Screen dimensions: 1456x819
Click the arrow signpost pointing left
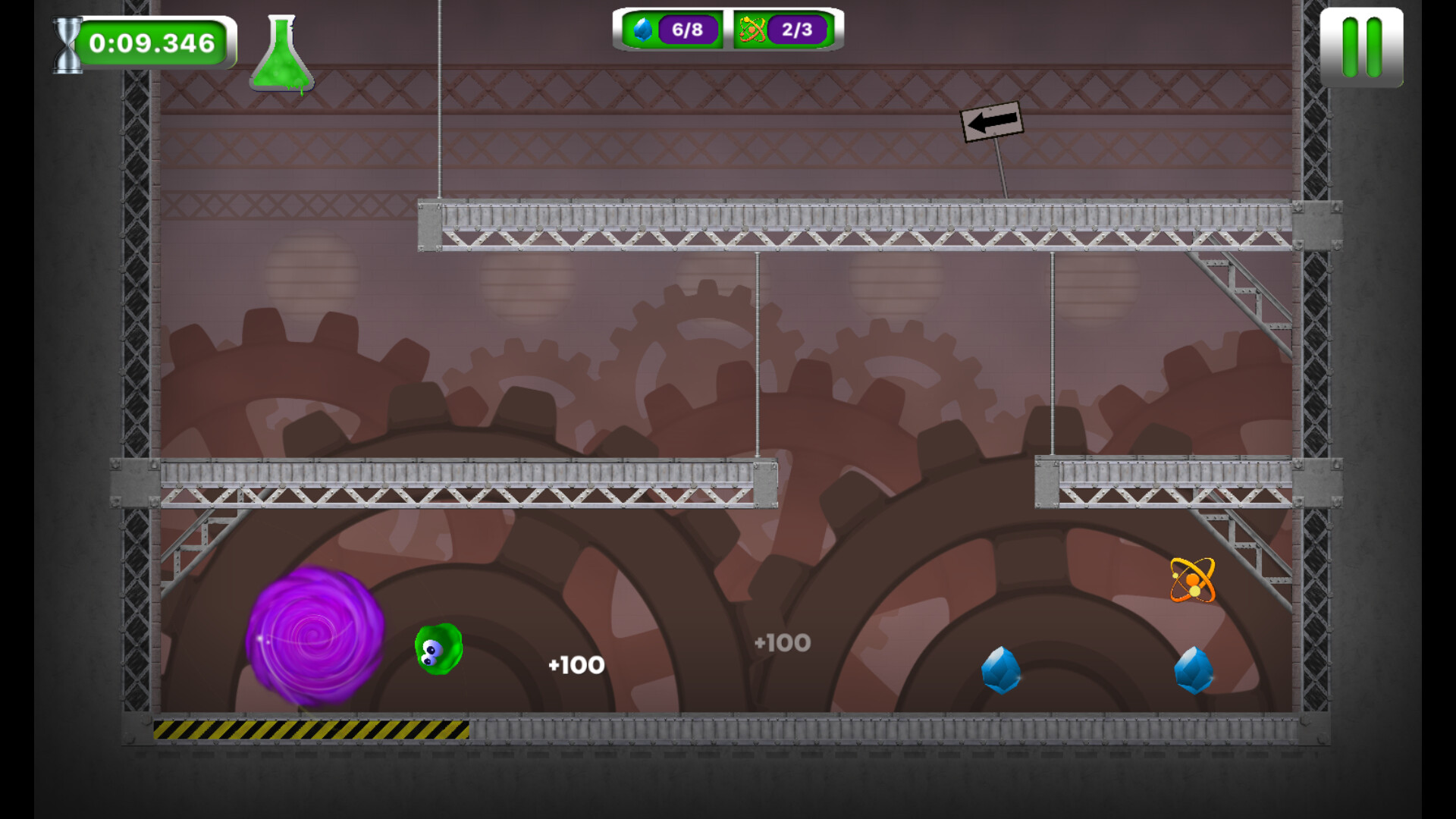(992, 121)
